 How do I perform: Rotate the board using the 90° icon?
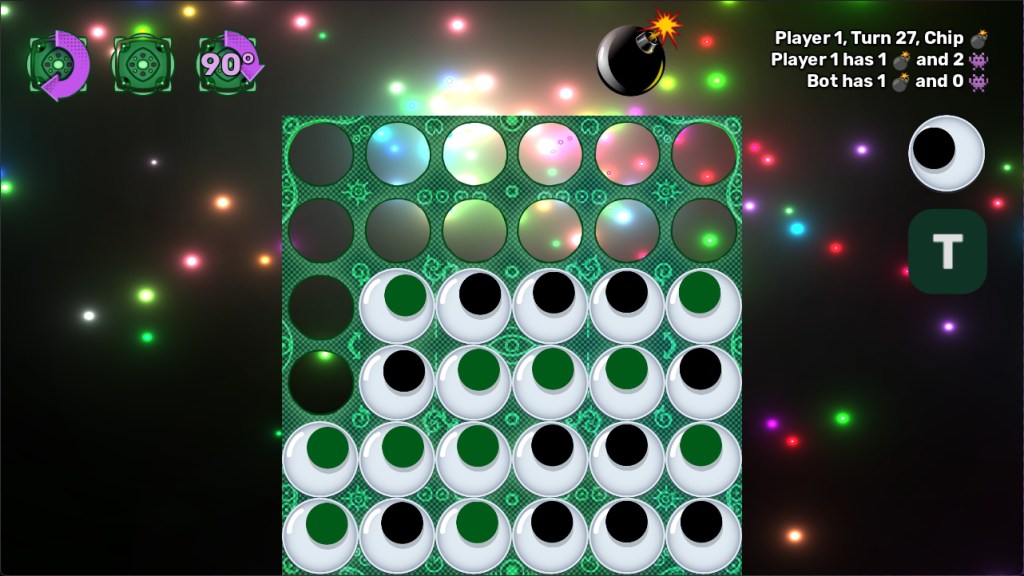pos(229,64)
